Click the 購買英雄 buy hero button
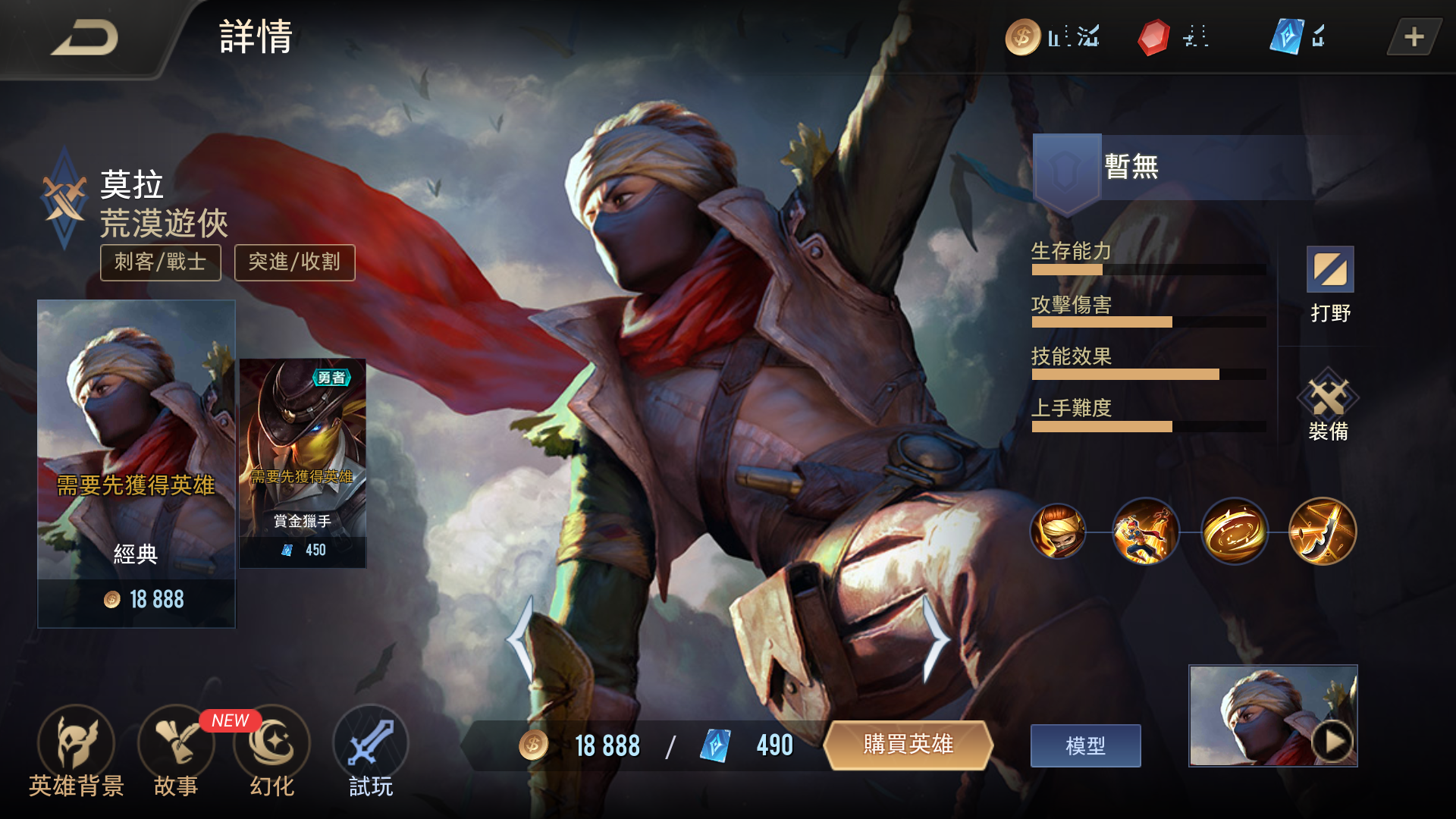Viewport: 1456px width, 819px height. 908,745
